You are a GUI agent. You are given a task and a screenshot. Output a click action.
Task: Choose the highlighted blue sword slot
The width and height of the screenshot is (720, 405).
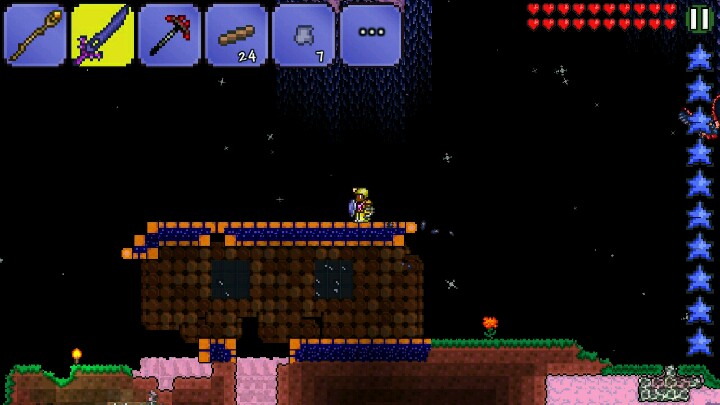102,35
